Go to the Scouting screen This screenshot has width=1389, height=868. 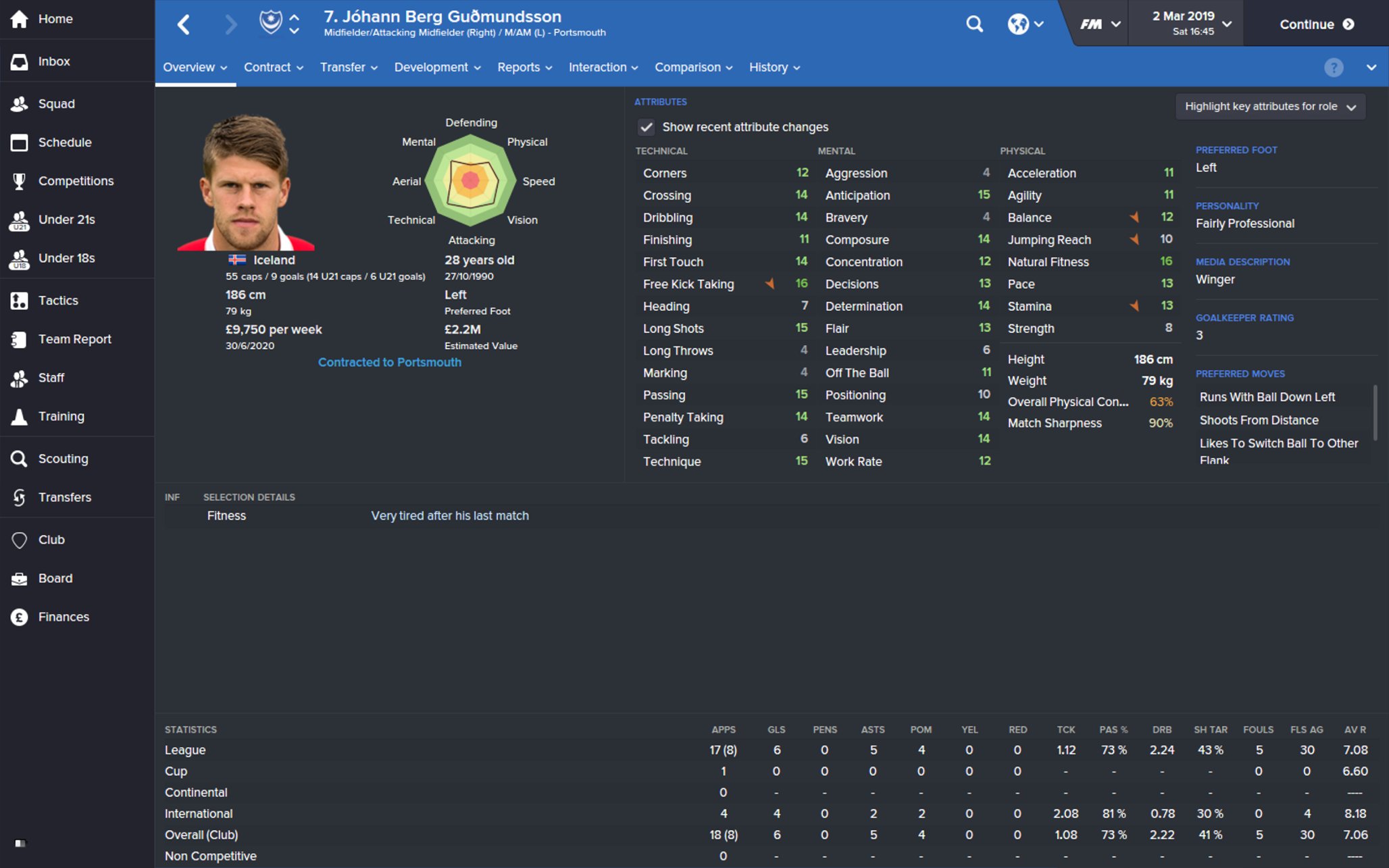click(x=63, y=458)
